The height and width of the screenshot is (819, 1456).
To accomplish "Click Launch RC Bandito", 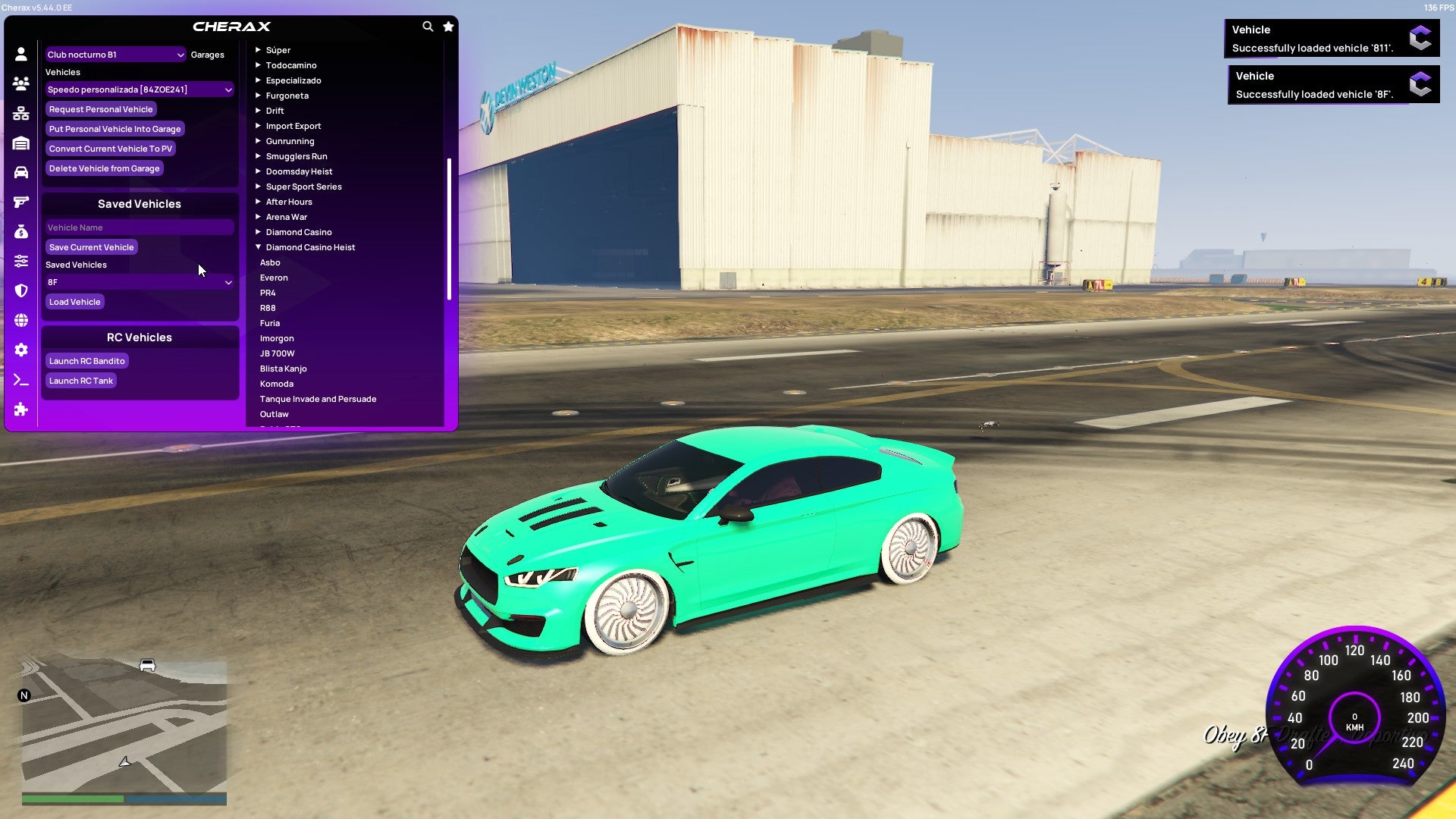I will [x=86, y=360].
